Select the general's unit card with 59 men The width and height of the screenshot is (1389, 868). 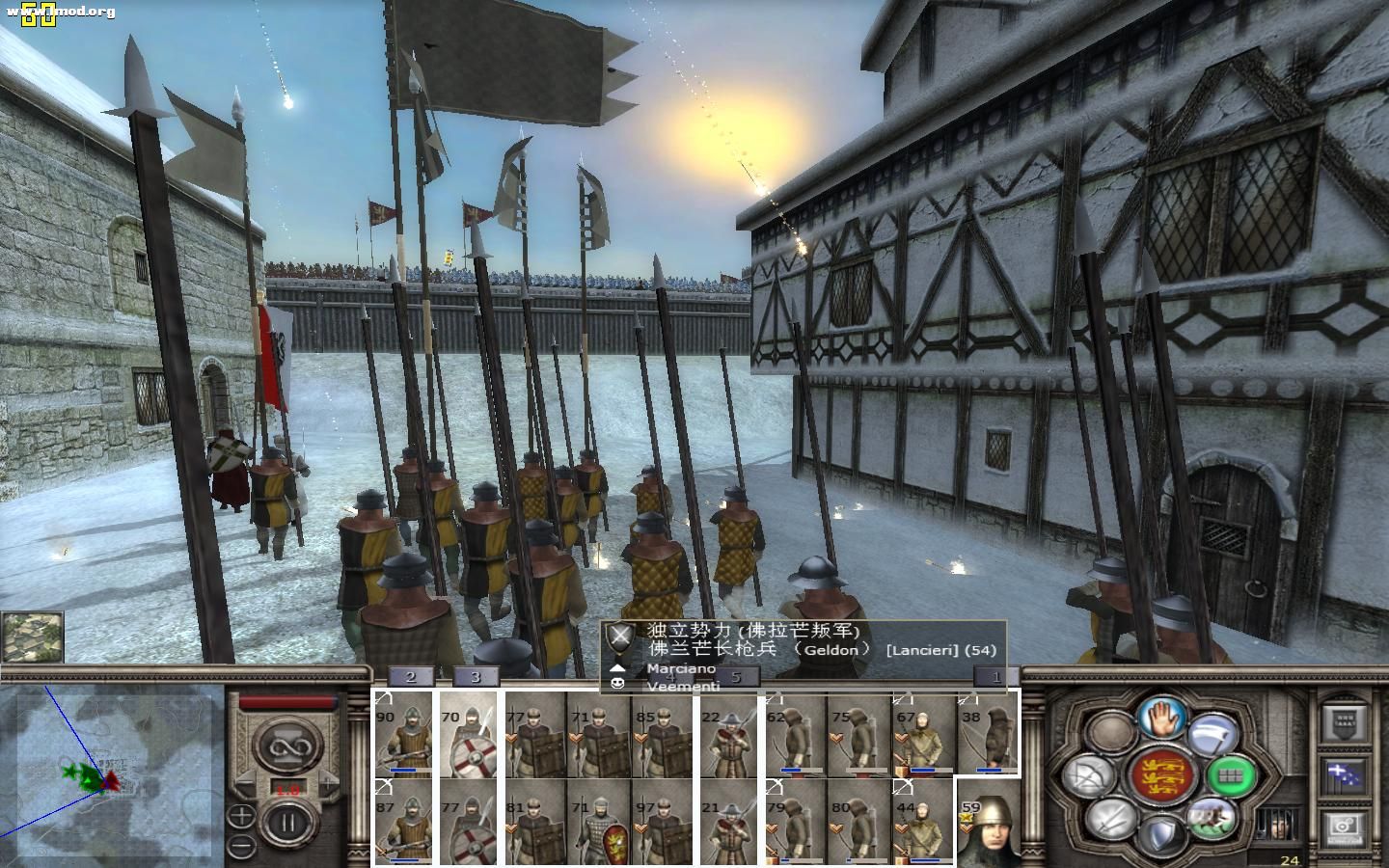pos(988,822)
